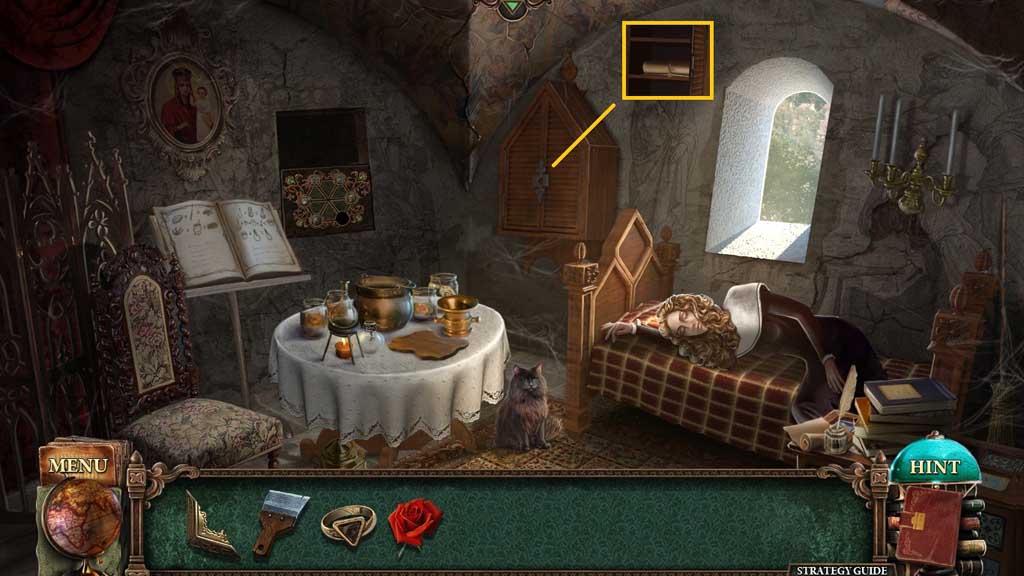Expand the green arrow dropdown at top

tap(512, 8)
